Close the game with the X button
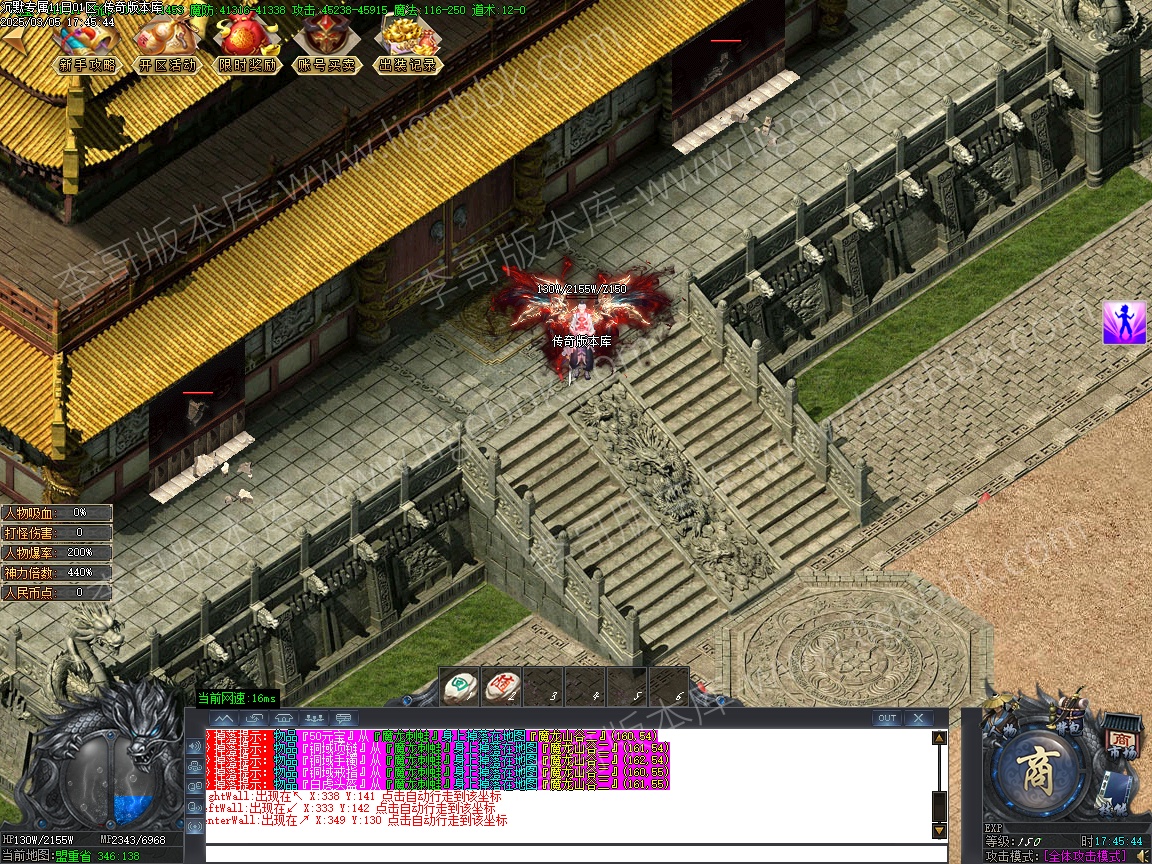Screen dimensions: 1152x864 tap(917, 718)
